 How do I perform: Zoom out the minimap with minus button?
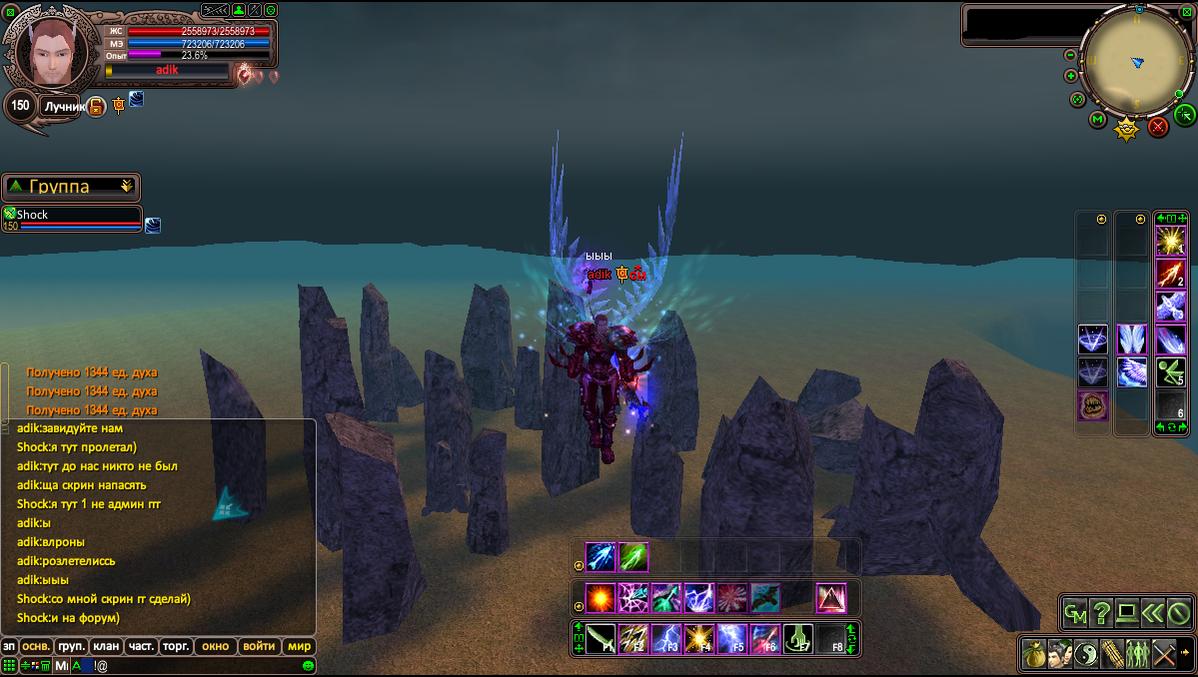coord(1070,55)
